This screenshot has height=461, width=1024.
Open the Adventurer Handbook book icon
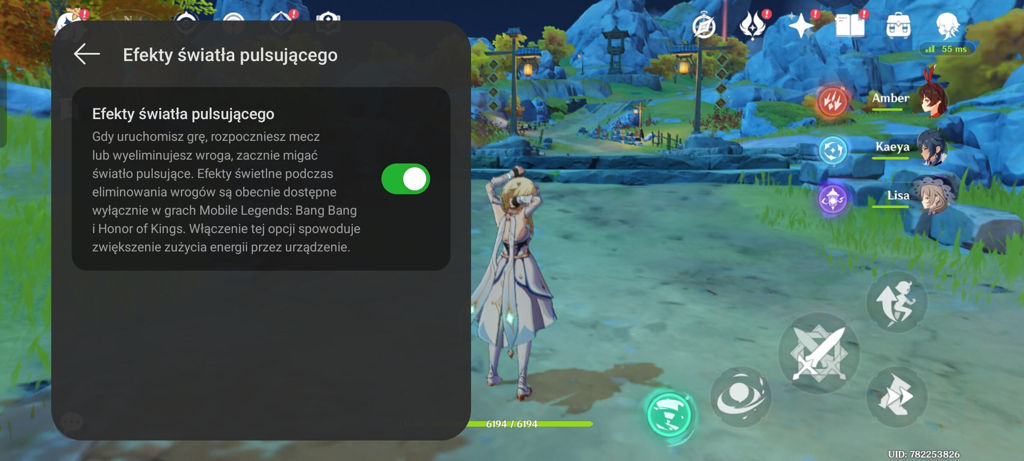click(x=850, y=26)
